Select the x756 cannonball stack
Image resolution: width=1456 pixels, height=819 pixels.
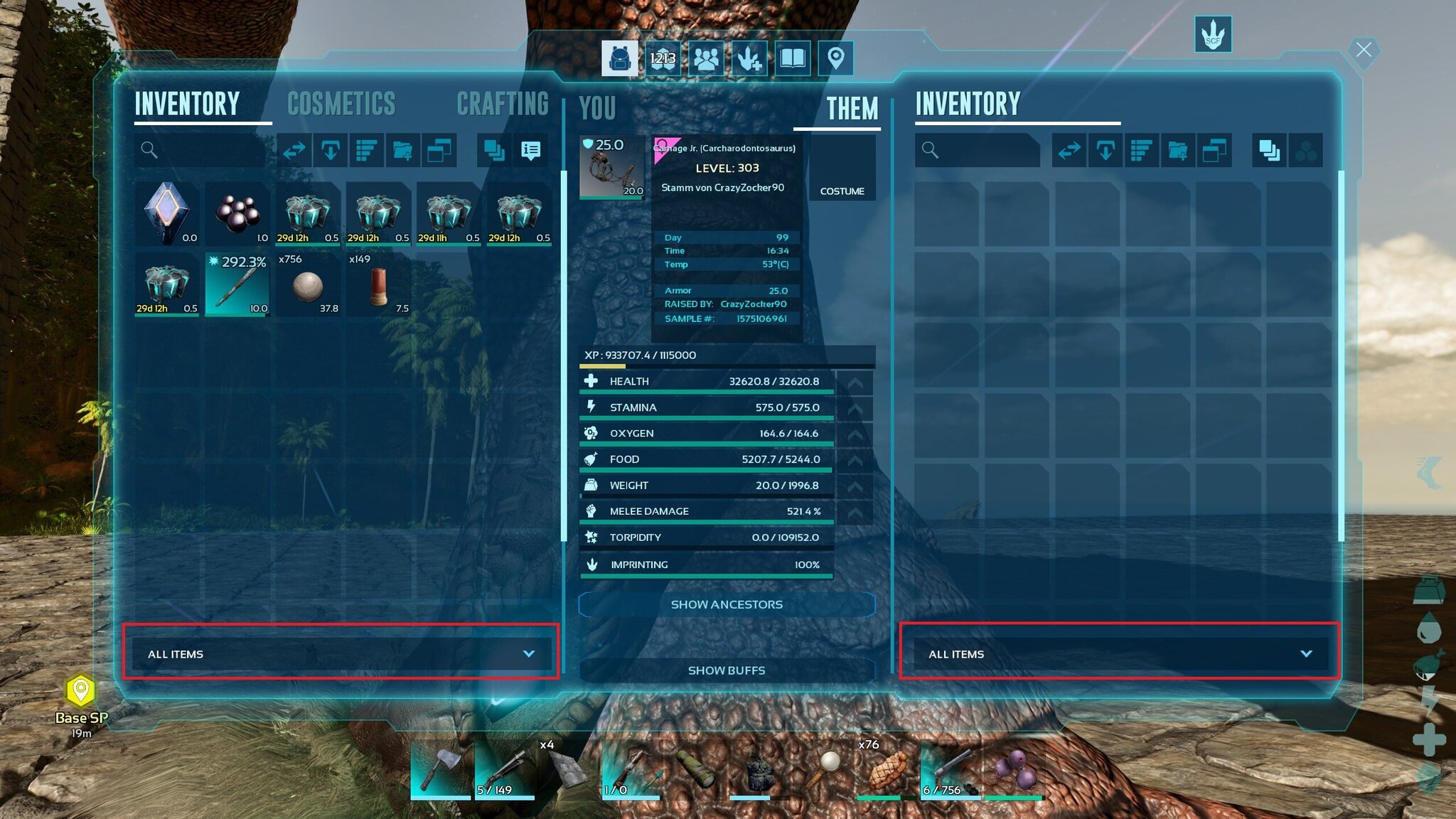308,284
